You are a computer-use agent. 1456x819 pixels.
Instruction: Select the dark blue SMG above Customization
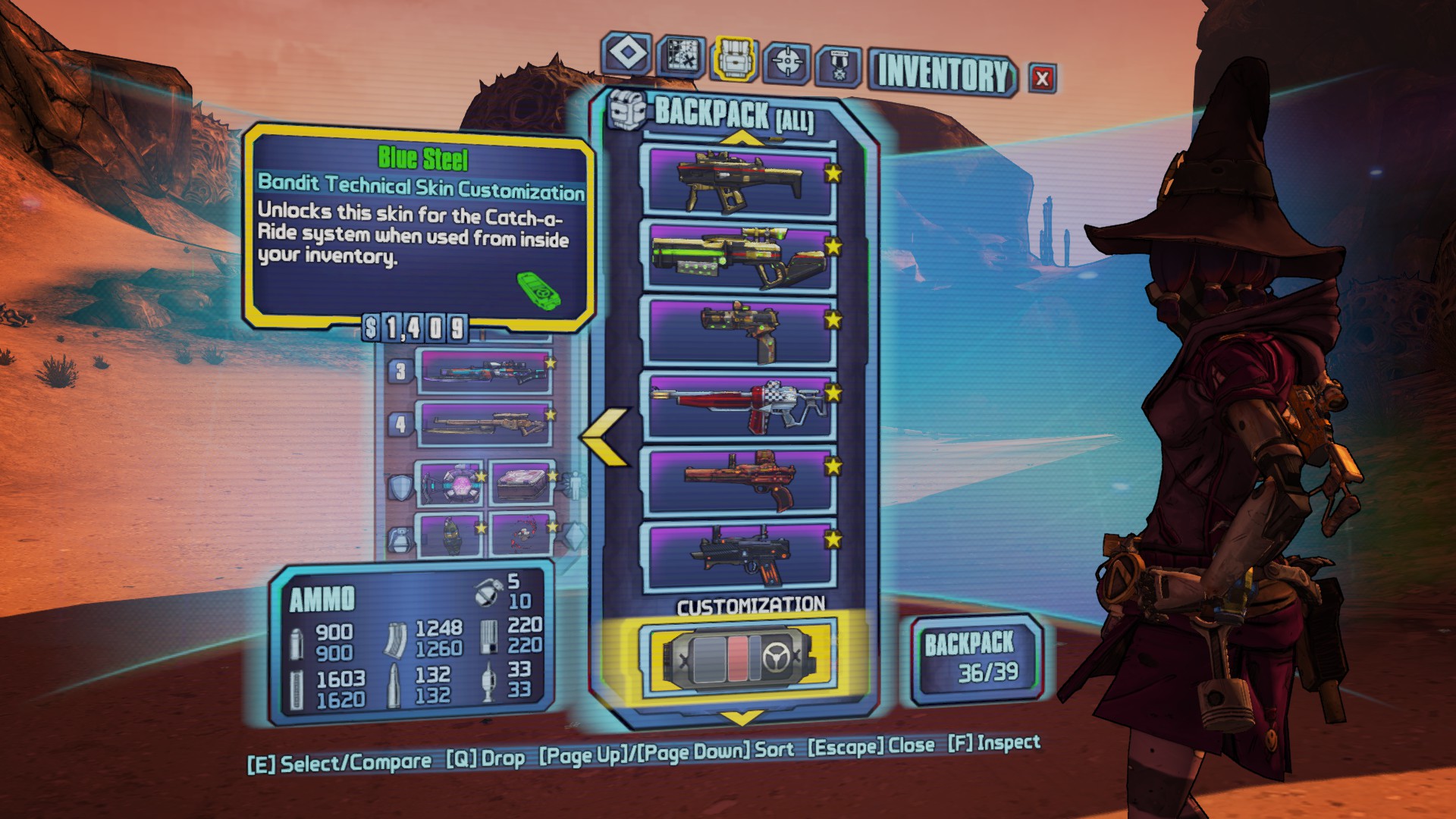(739, 556)
